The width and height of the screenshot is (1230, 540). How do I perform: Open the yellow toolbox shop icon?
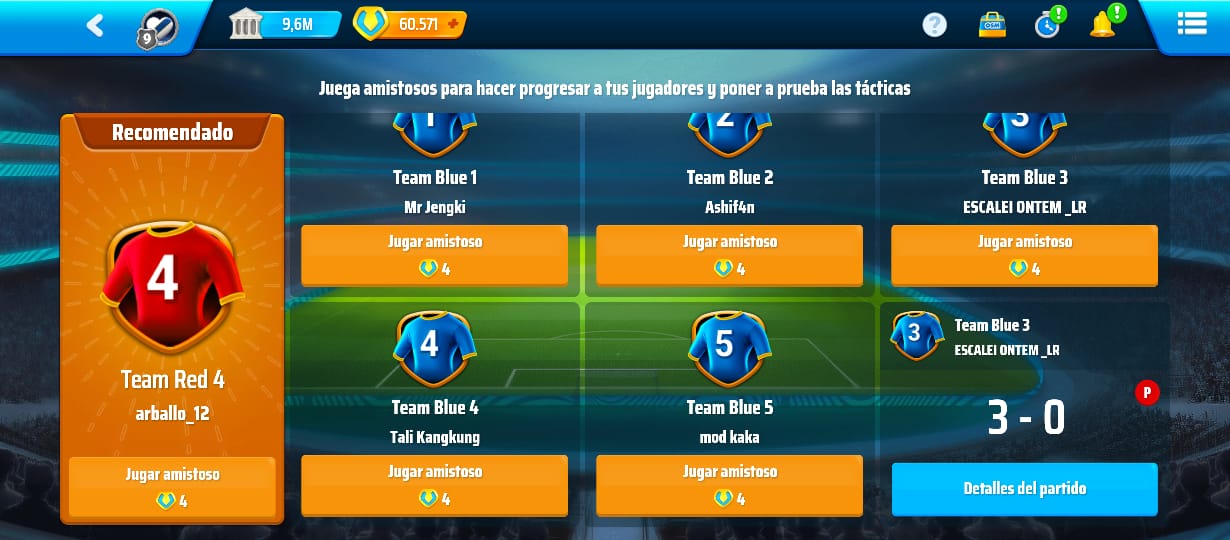991,24
